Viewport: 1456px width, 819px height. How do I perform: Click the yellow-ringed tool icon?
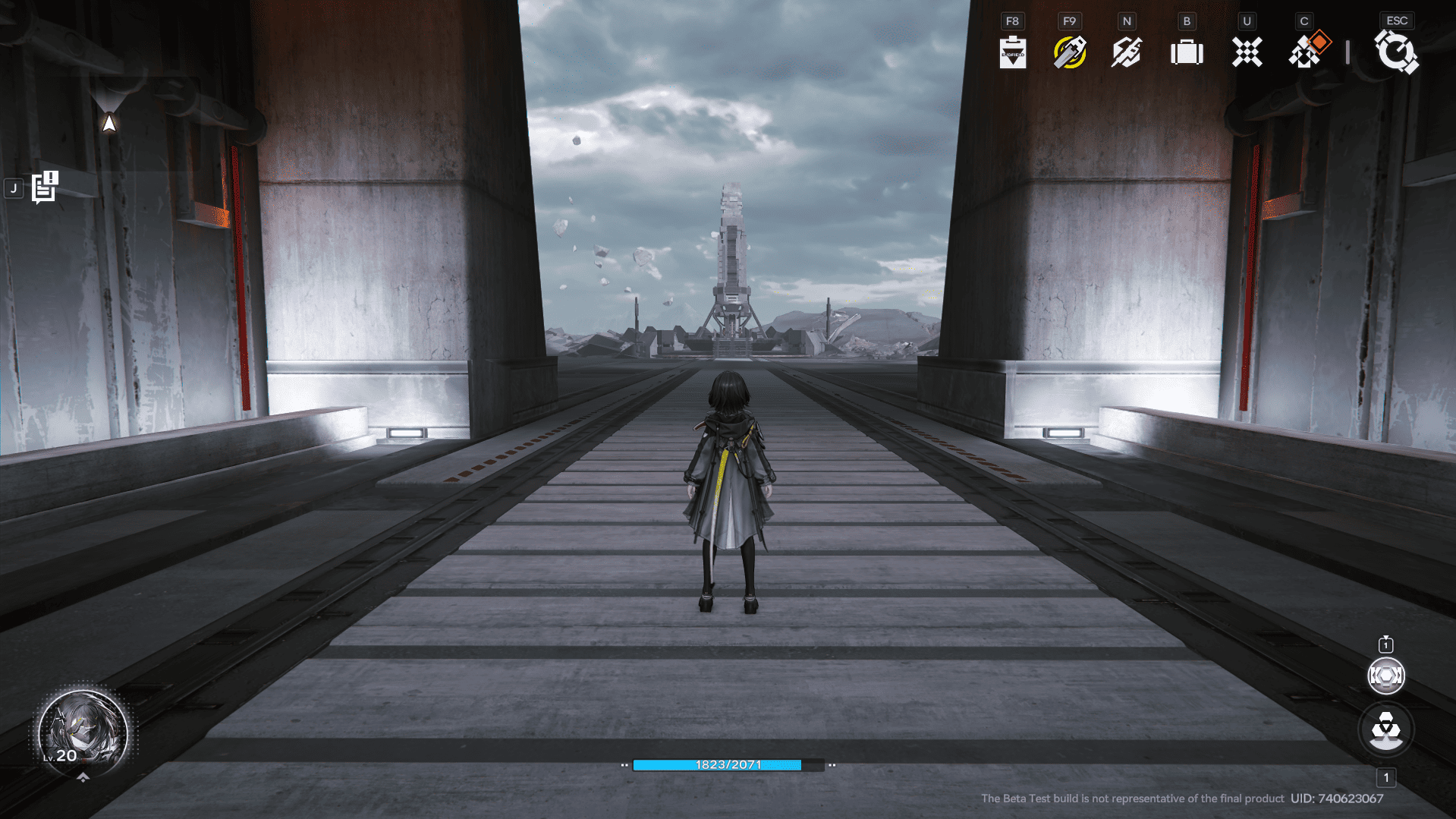pyautogui.click(x=1070, y=52)
